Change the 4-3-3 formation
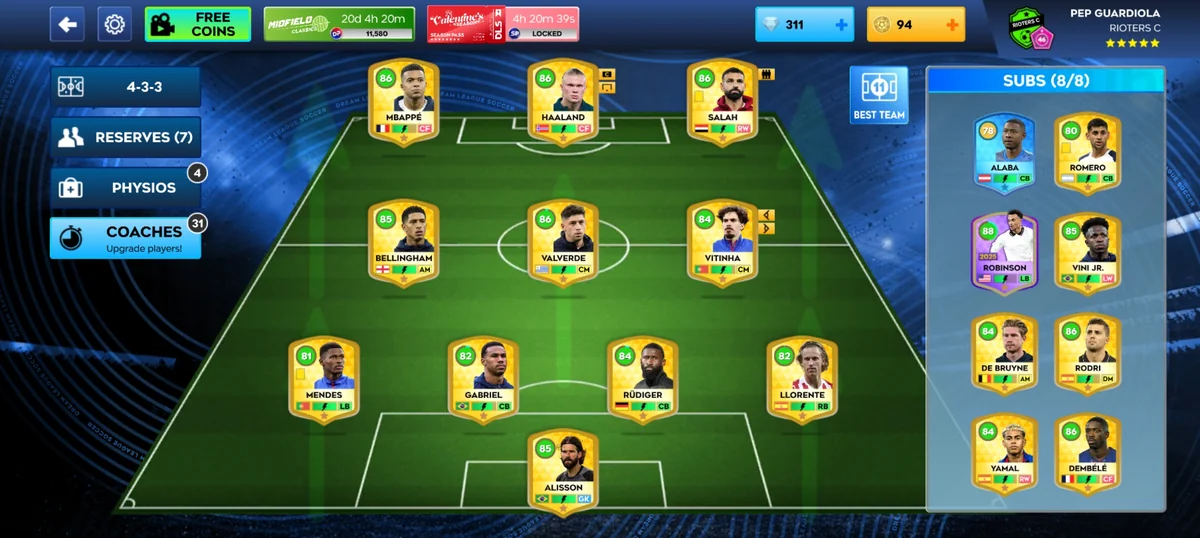This screenshot has height=538, width=1200. [x=126, y=87]
